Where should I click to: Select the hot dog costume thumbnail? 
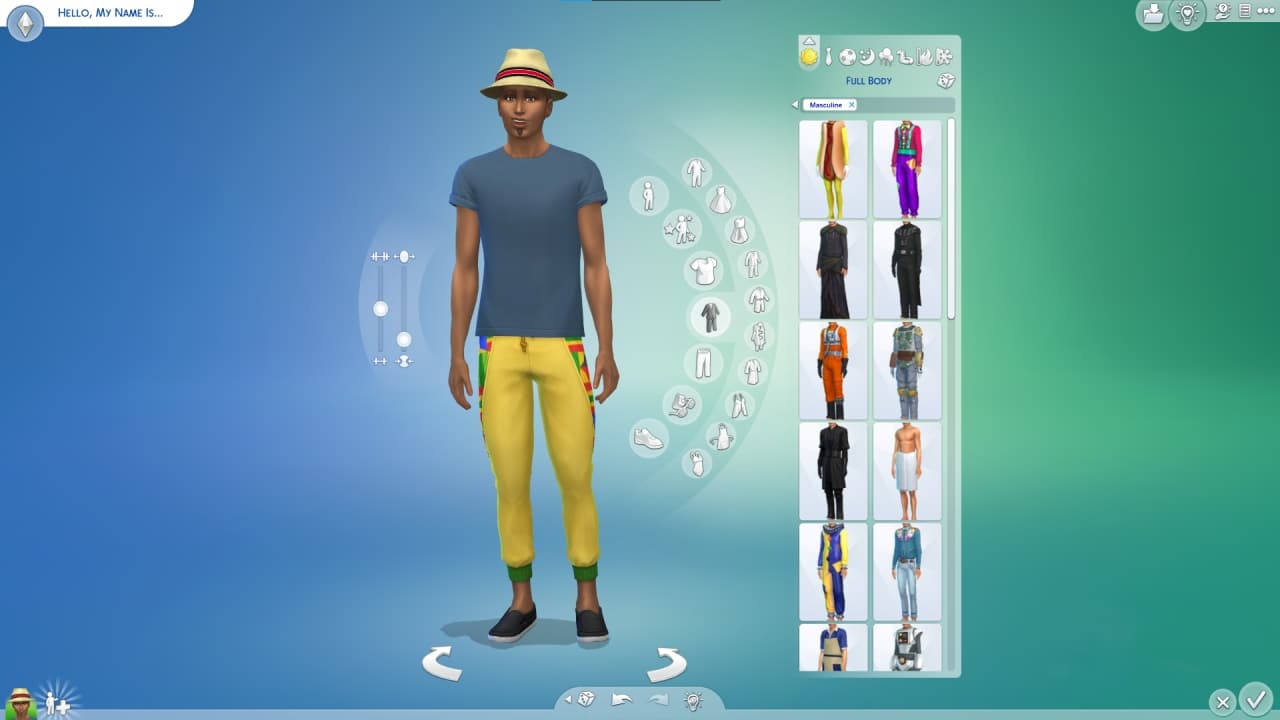[x=832, y=168]
